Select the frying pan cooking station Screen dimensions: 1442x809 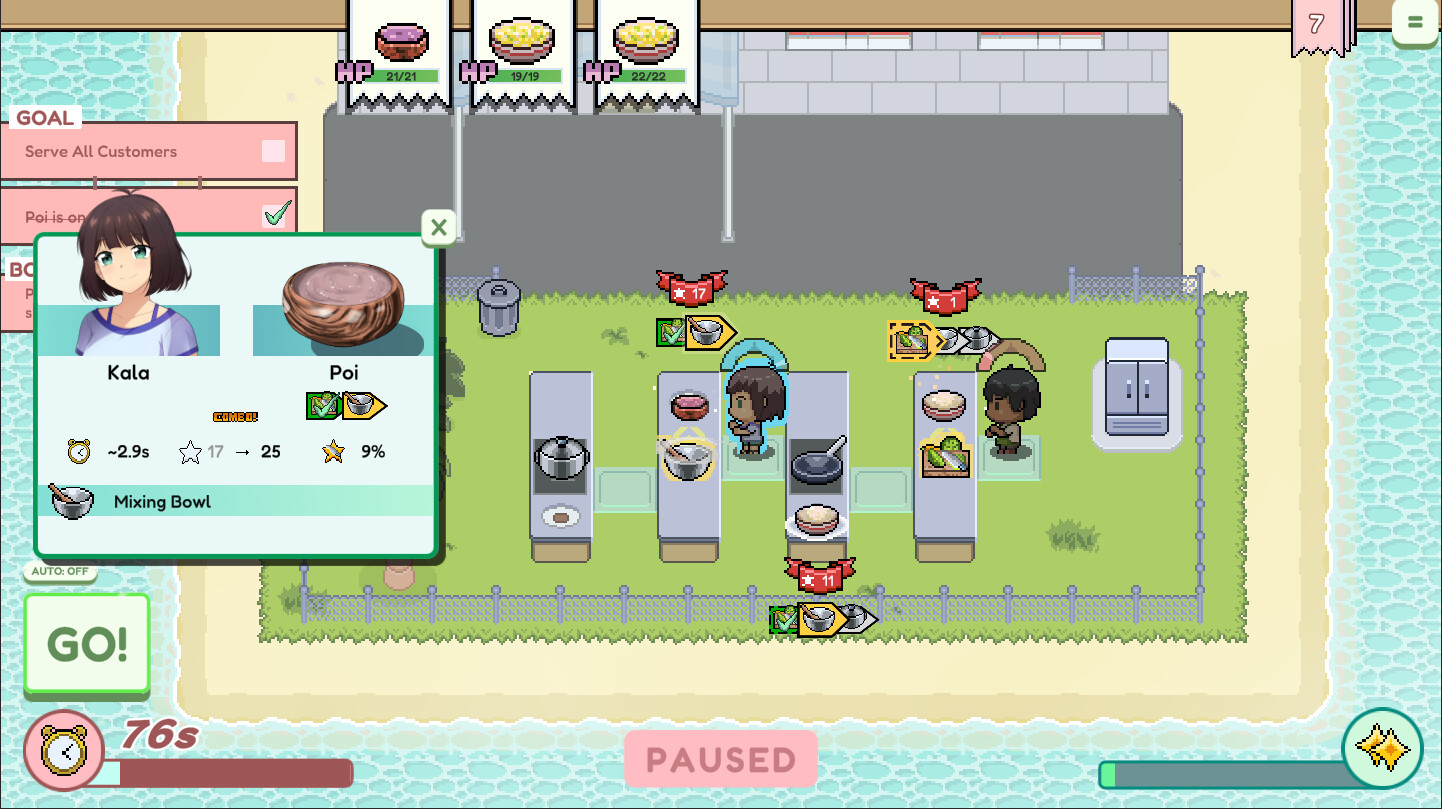[818, 462]
